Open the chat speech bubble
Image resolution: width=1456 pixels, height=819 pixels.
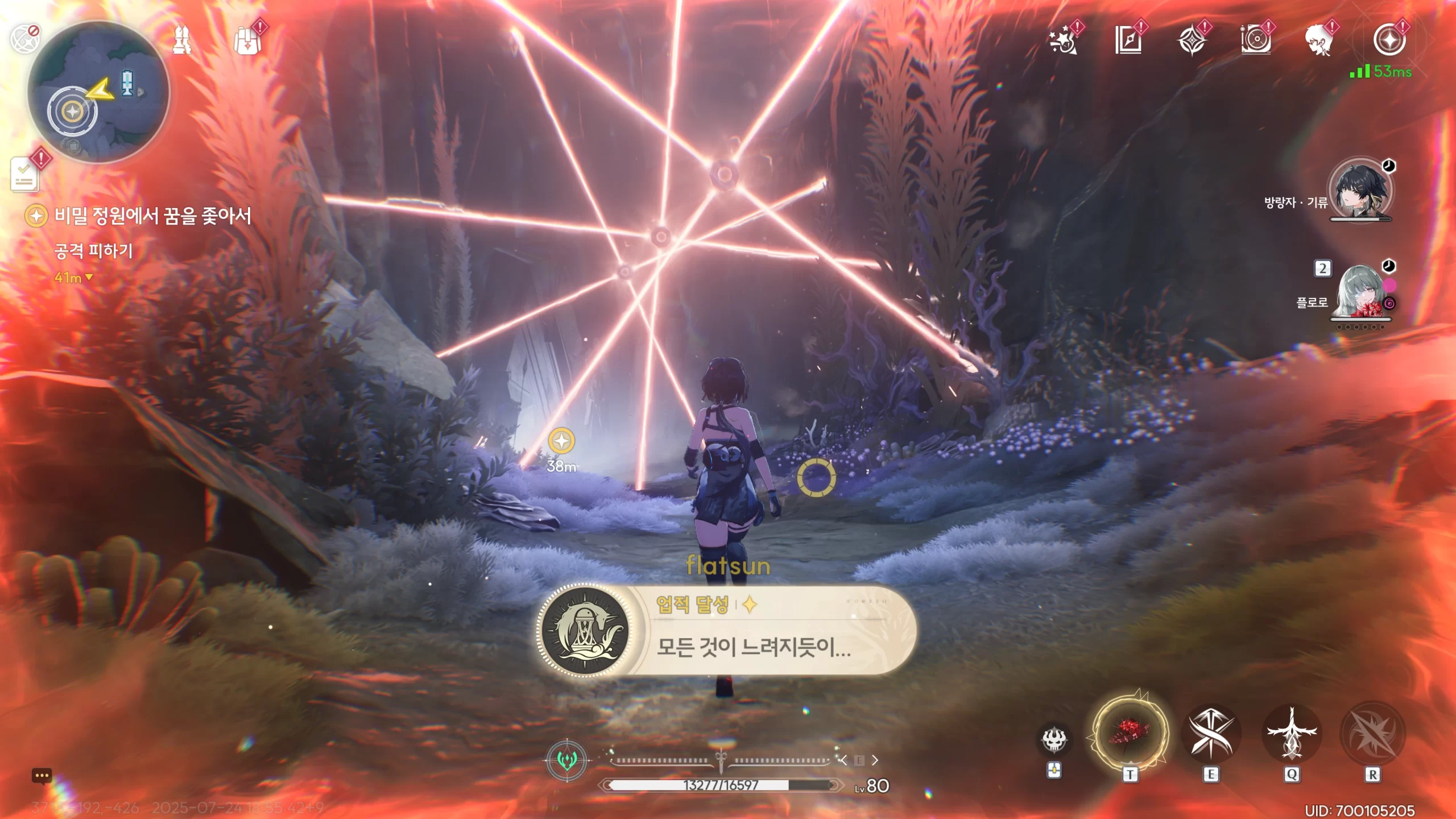[x=42, y=776]
